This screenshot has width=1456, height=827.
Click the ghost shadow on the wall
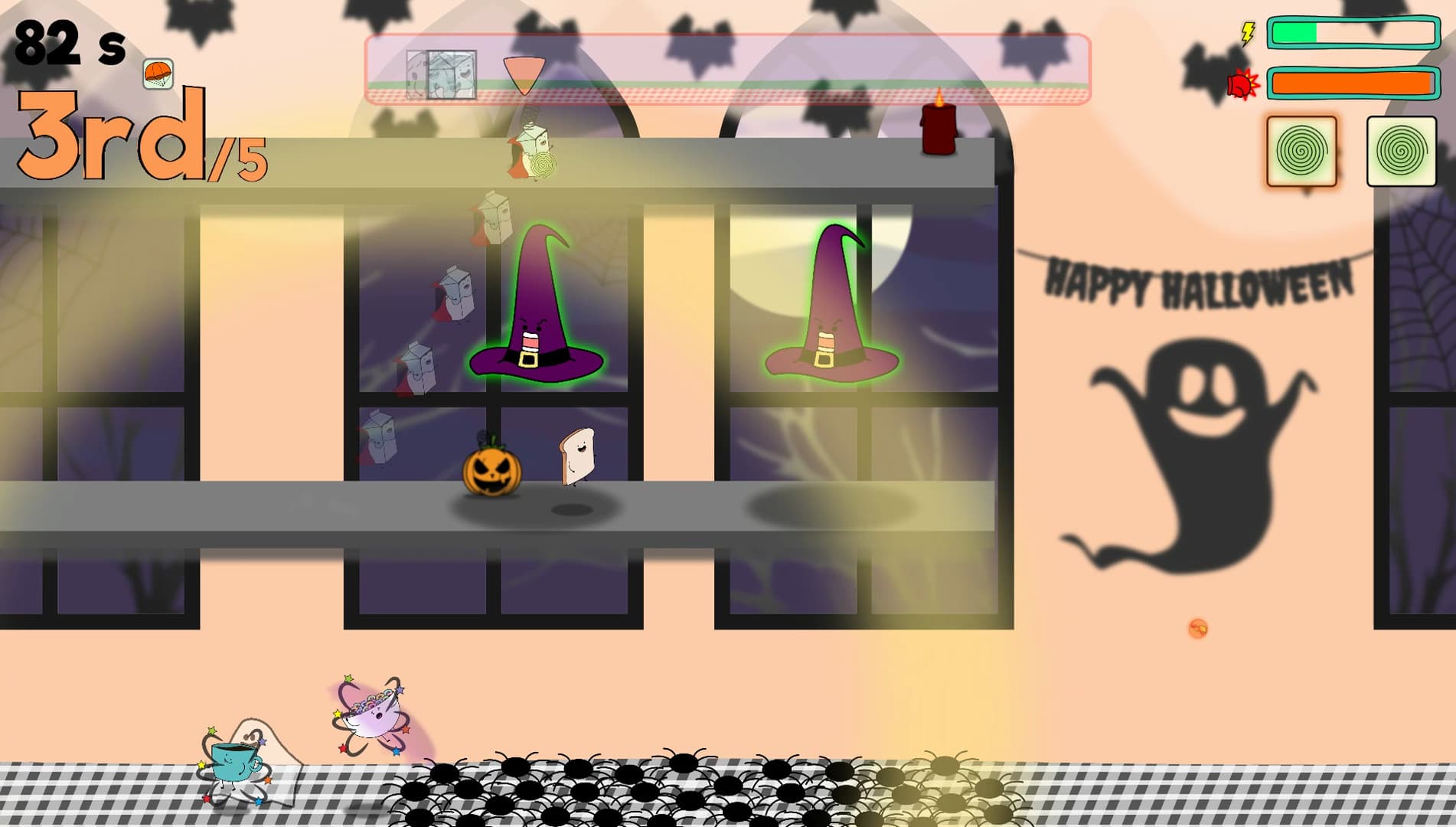pos(1202,452)
